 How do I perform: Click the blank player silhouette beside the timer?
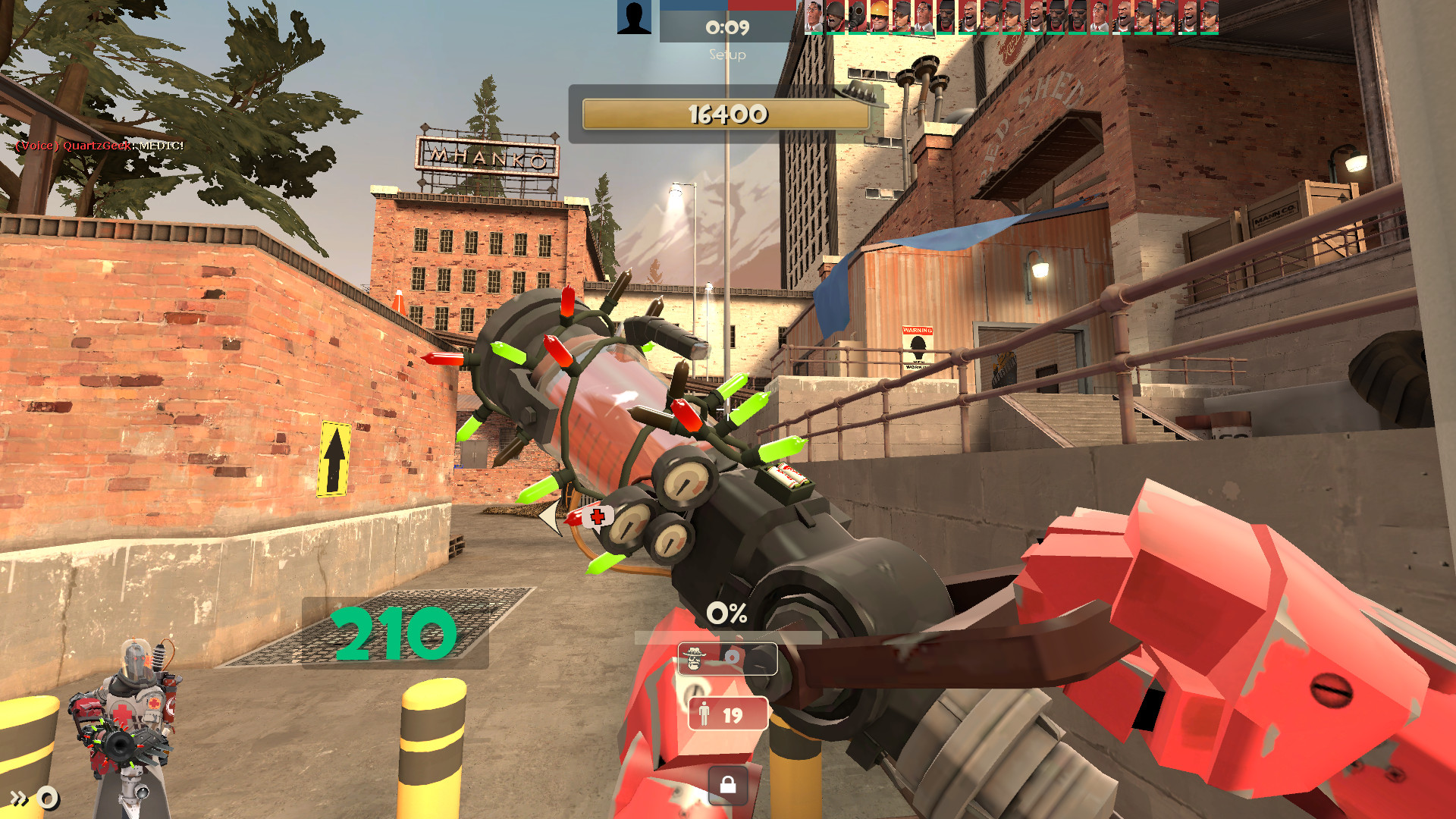(635, 17)
